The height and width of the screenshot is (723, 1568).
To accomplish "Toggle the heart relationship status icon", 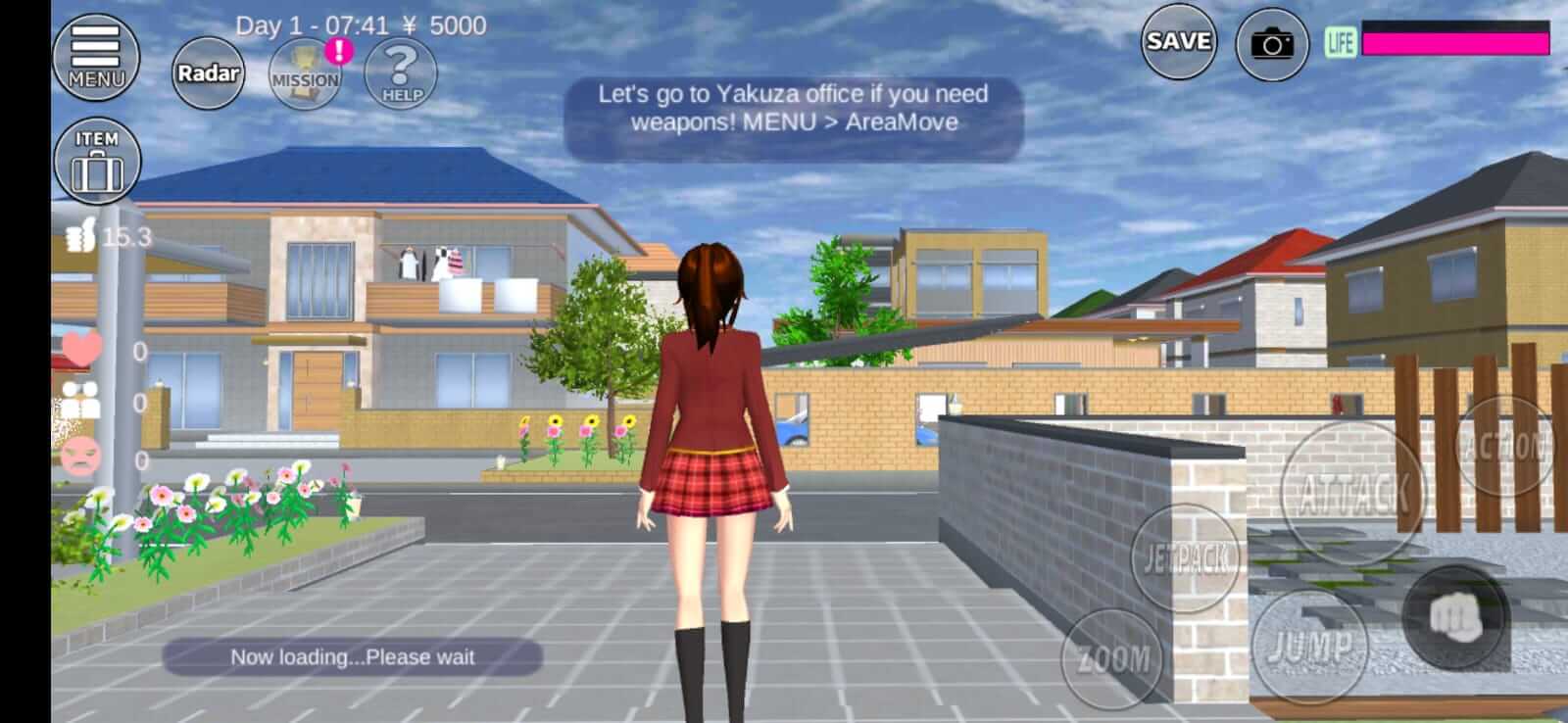I will [x=83, y=350].
